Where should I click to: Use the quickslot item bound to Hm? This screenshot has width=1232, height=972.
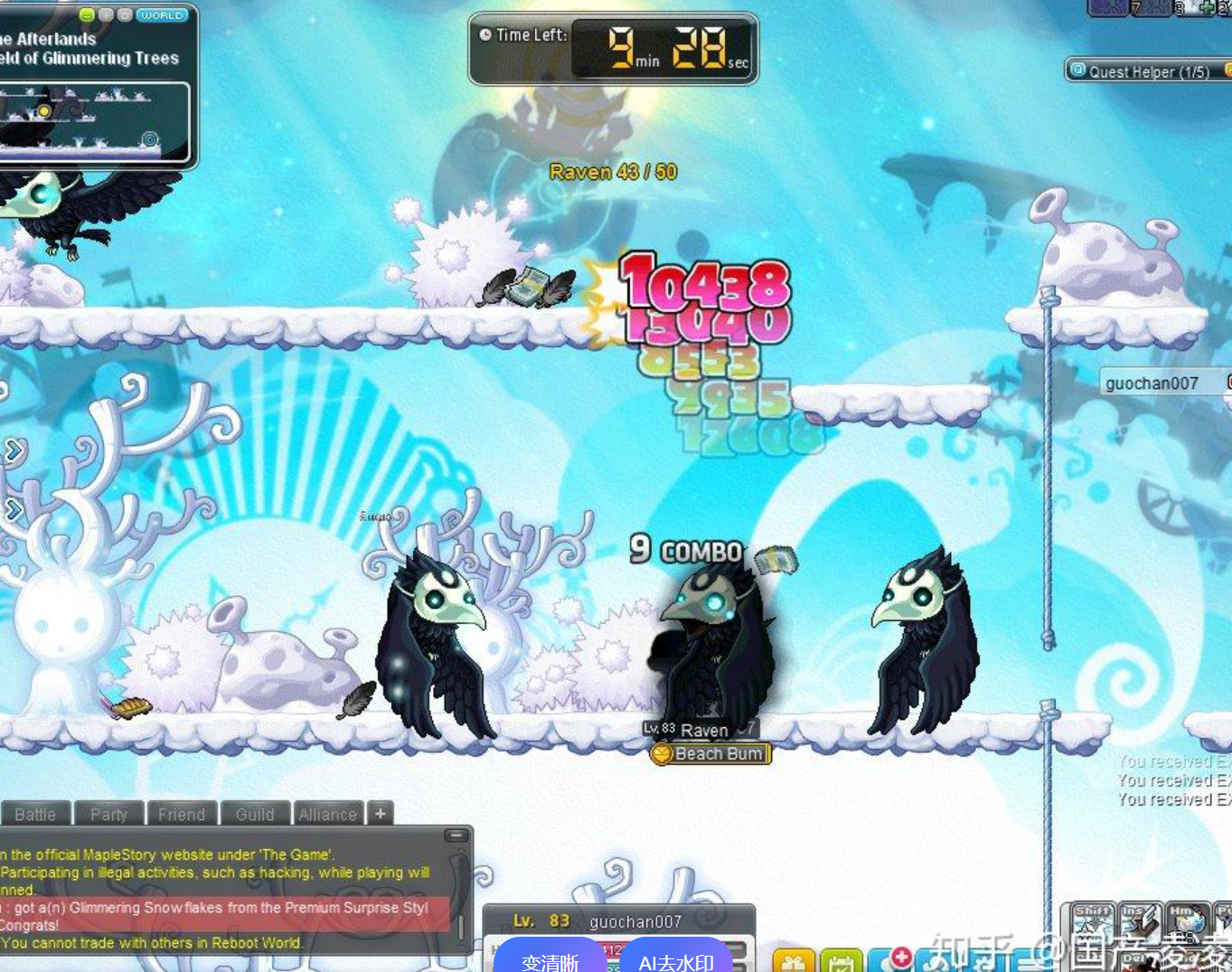(x=1187, y=922)
